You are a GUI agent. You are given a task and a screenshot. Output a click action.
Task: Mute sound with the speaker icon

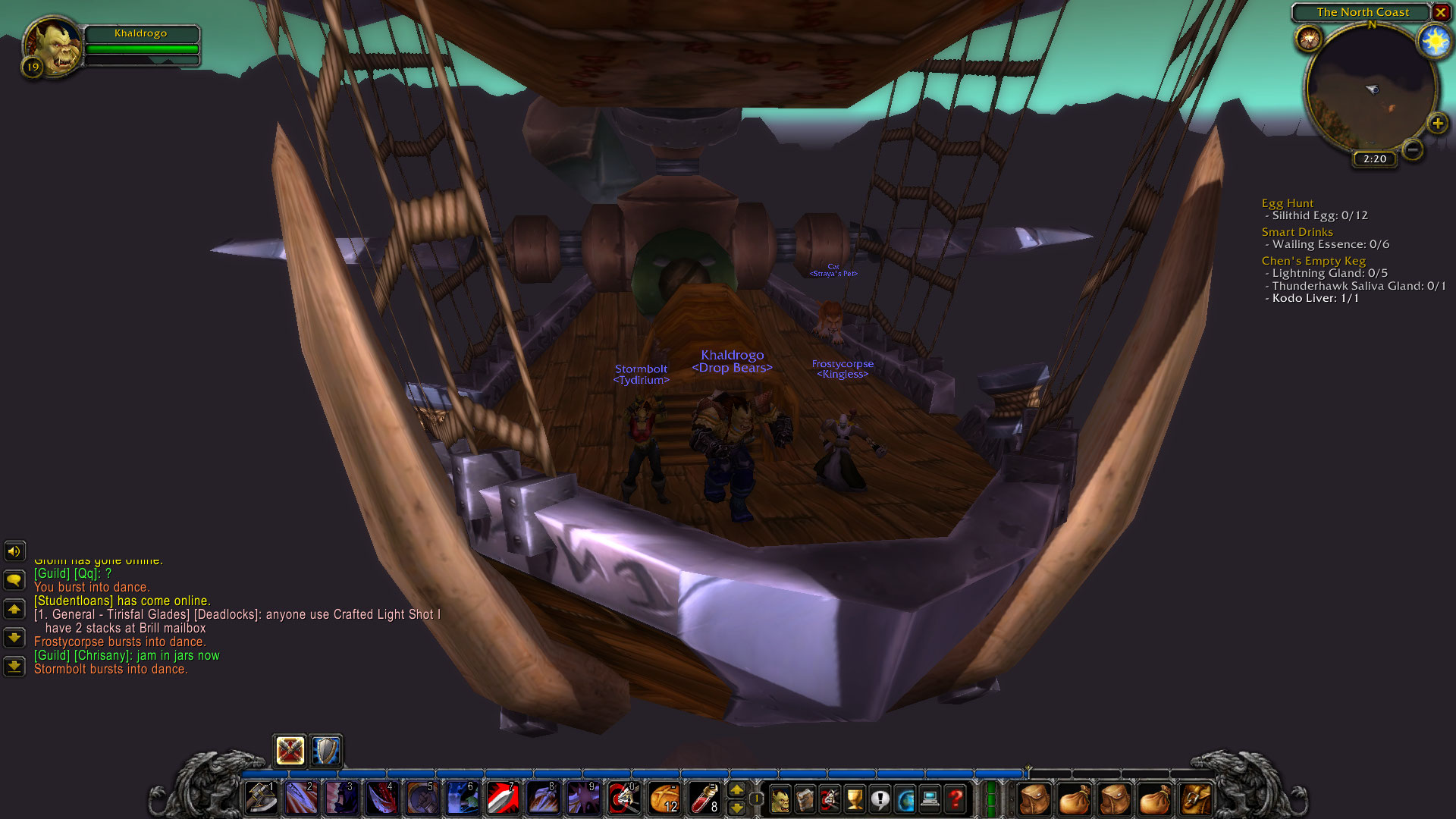click(x=14, y=551)
